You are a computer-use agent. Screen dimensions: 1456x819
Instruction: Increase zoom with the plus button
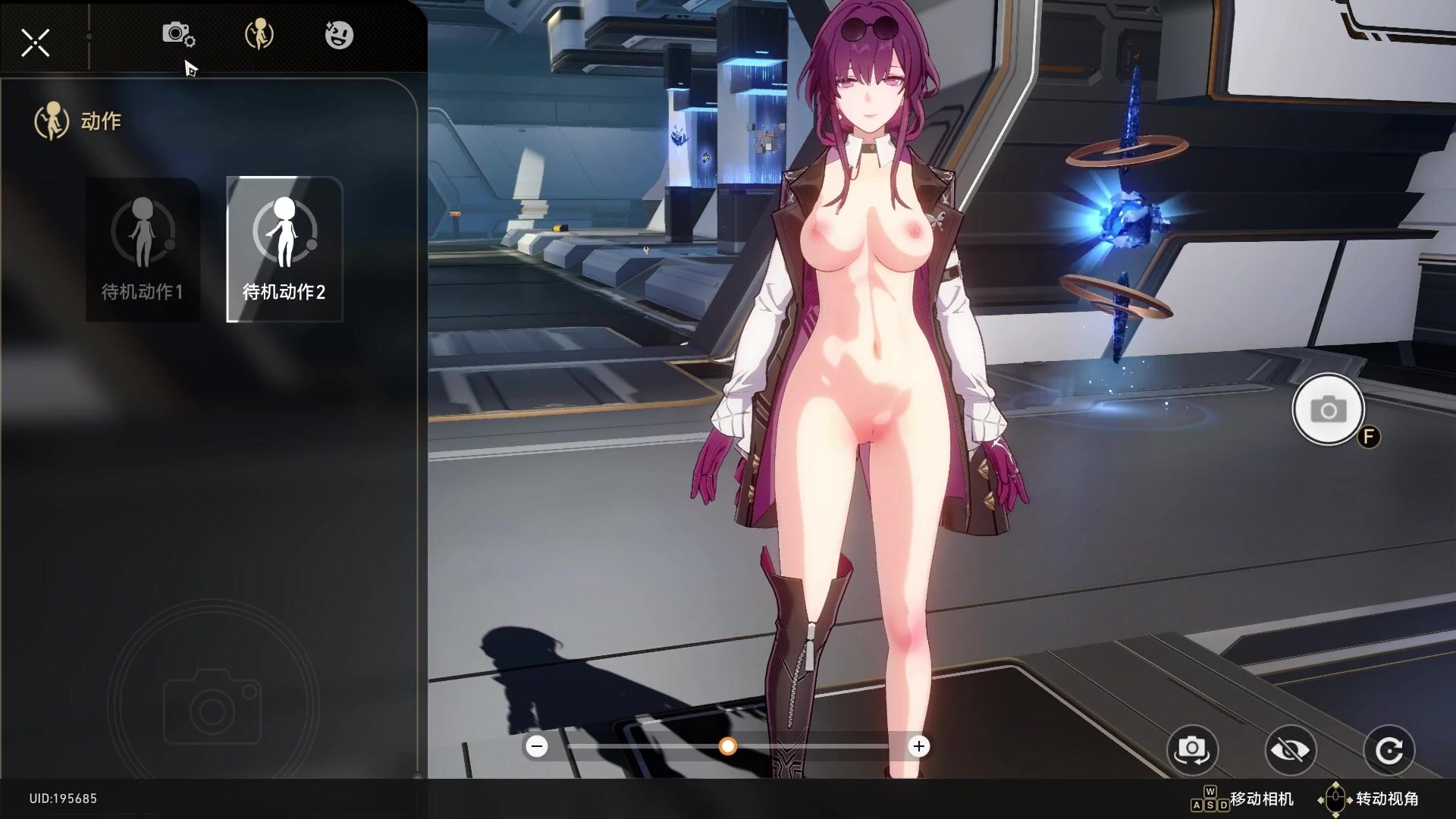(919, 747)
